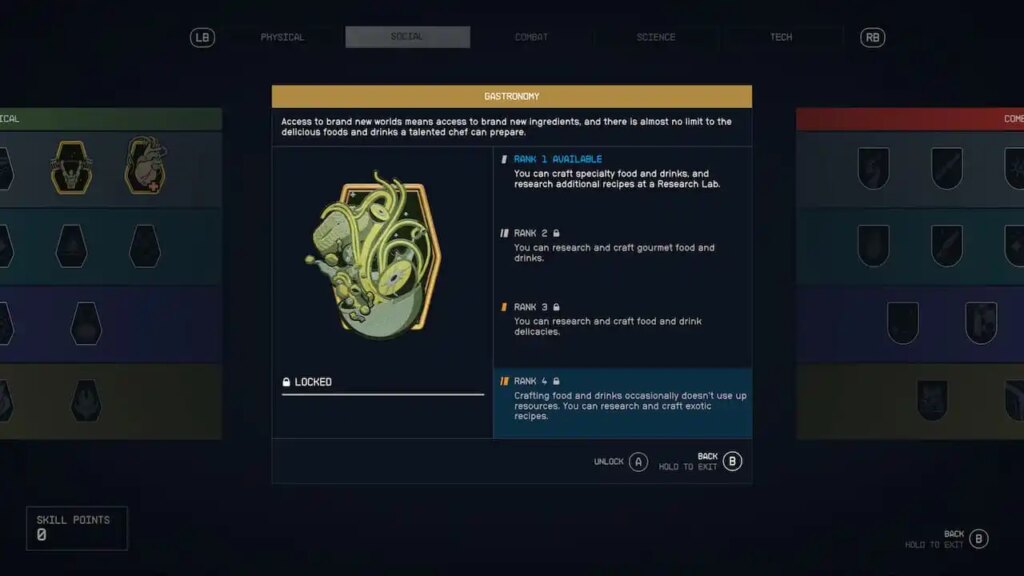
Task: Select the heart-shaped physical skill badge
Action: tap(146, 166)
